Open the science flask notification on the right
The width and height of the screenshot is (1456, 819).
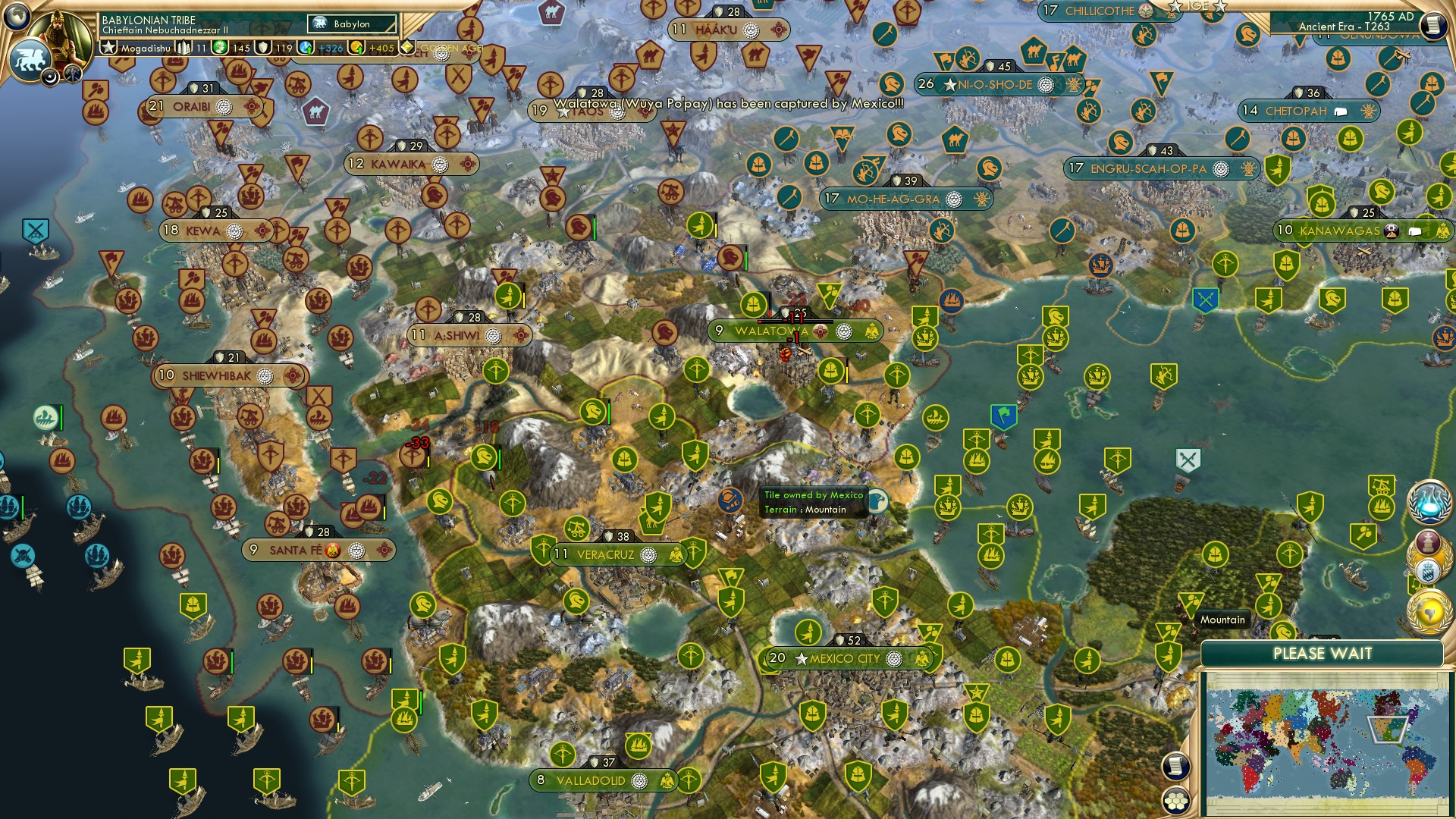click(x=1430, y=504)
